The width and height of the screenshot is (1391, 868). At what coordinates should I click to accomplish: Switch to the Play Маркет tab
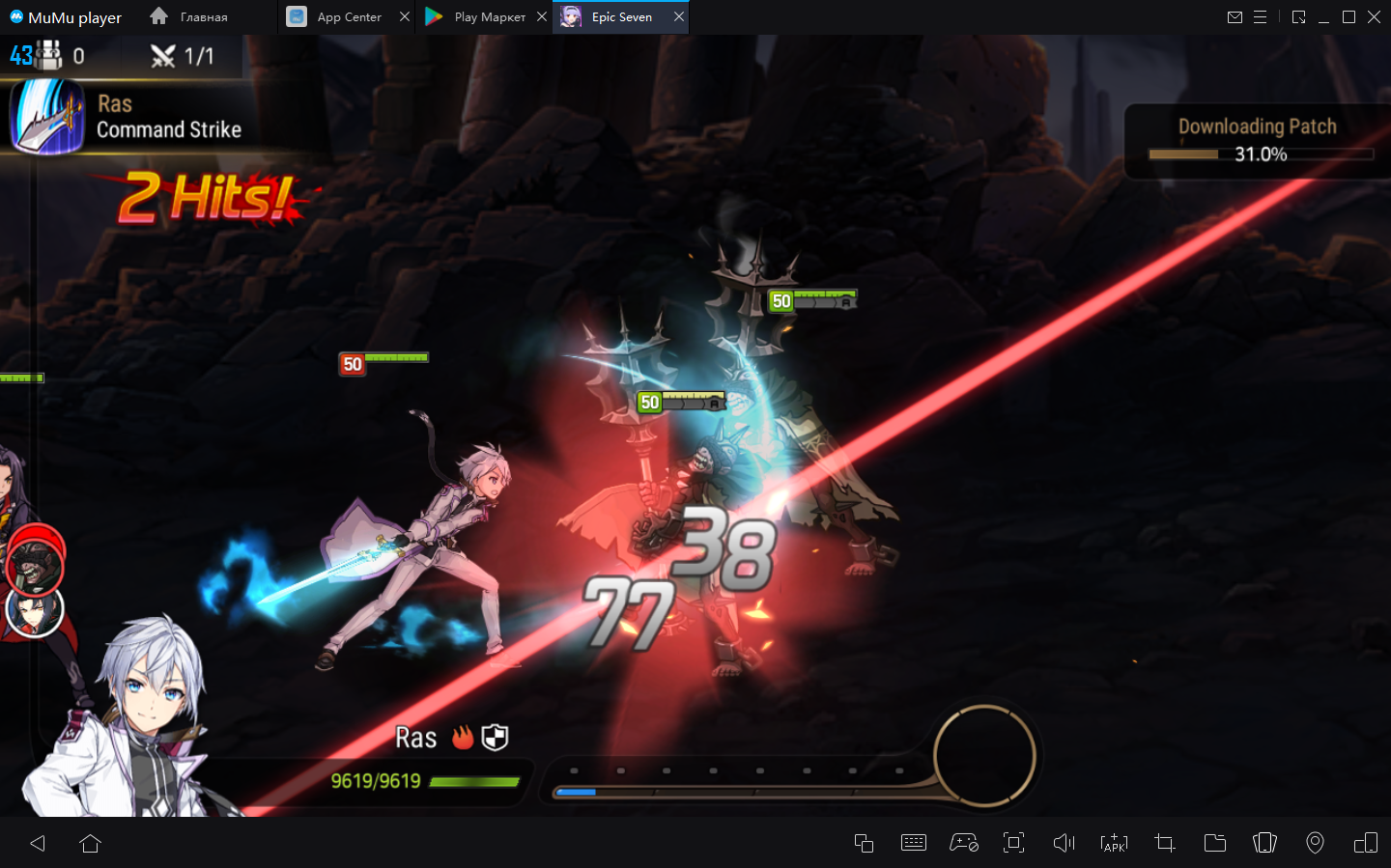pos(479,17)
